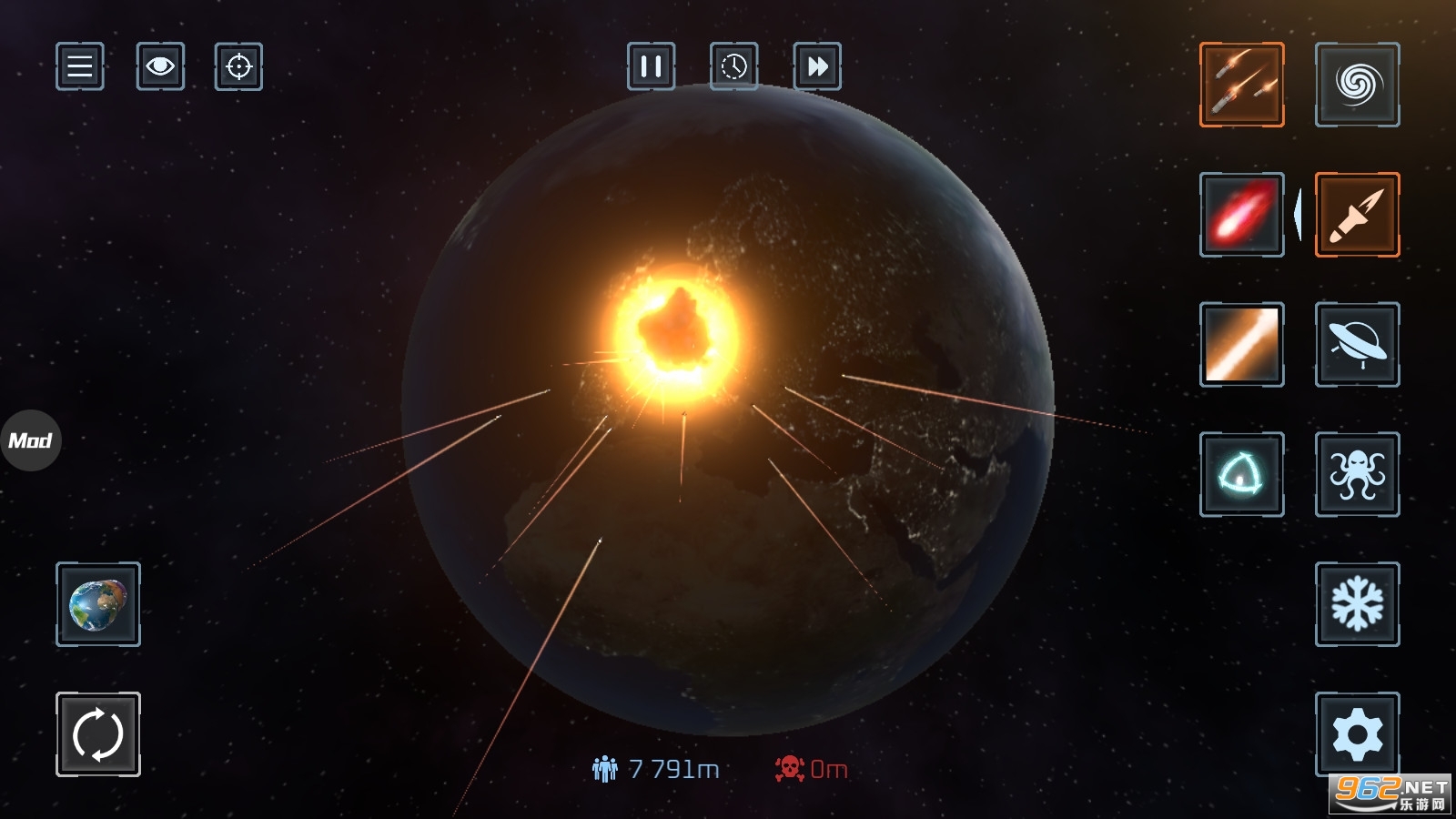This screenshot has height=819, width=1456.
Task: Pick the single missile weapon
Action: 1357,215
